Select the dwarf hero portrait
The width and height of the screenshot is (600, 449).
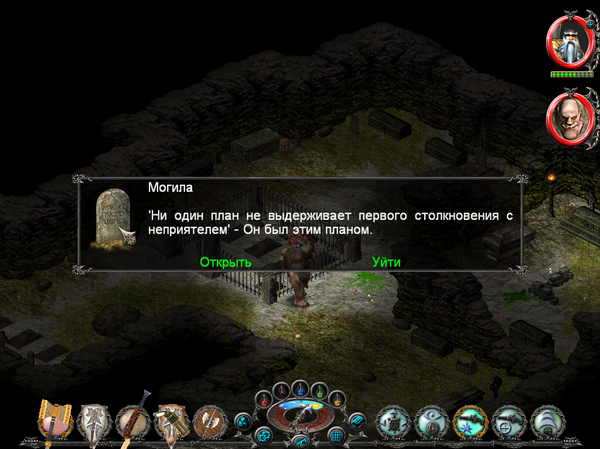coord(570,41)
